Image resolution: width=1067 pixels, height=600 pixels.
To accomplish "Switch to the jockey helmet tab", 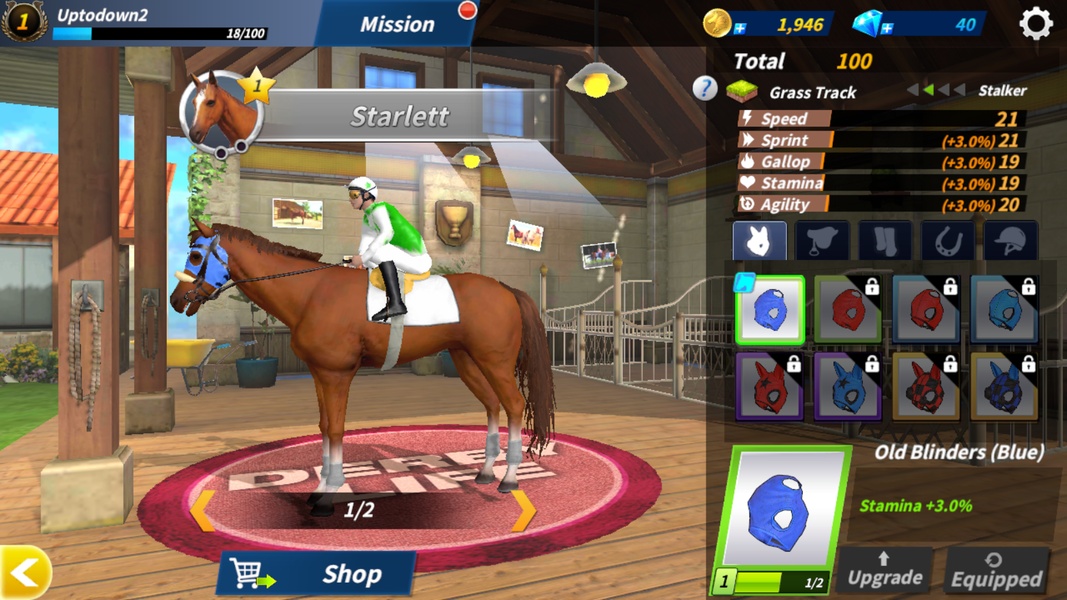I will coord(1010,241).
